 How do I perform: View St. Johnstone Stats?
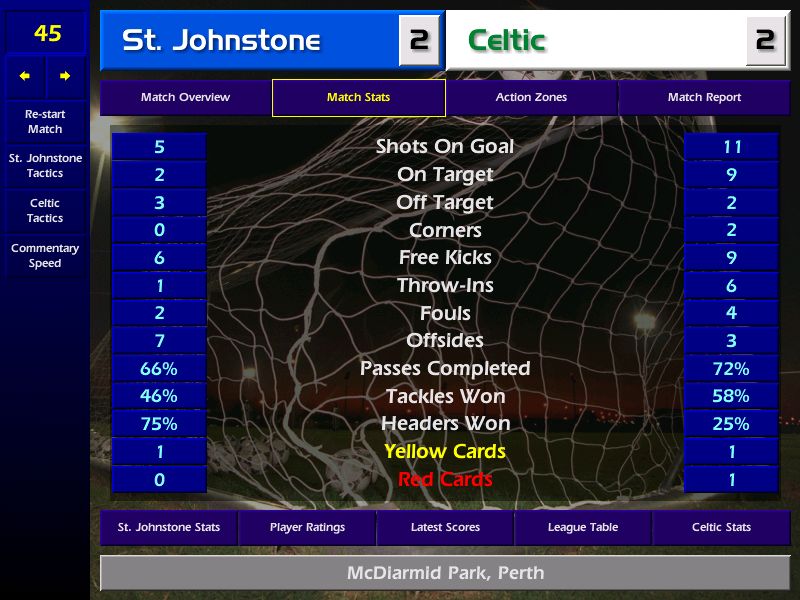pos(168,527)
